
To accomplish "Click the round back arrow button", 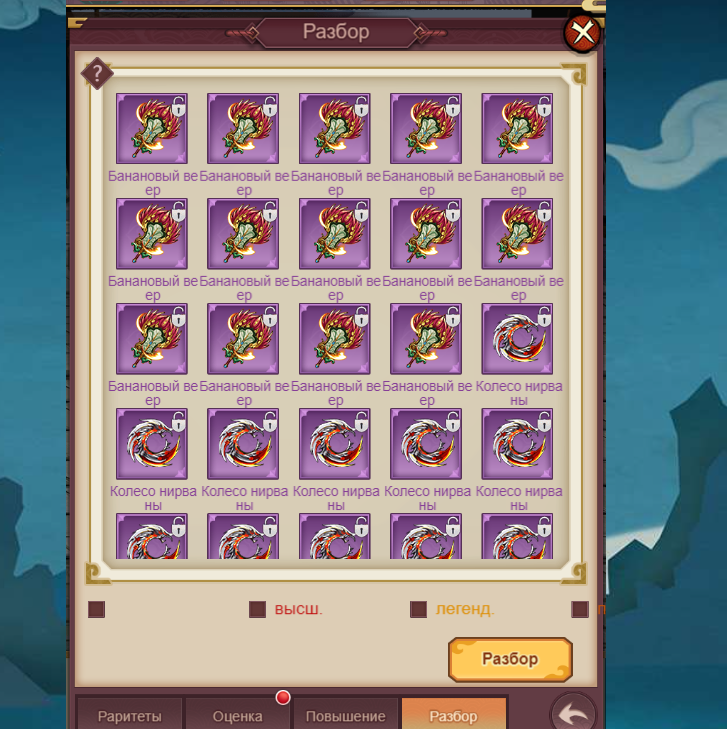I will coord(573,714).
